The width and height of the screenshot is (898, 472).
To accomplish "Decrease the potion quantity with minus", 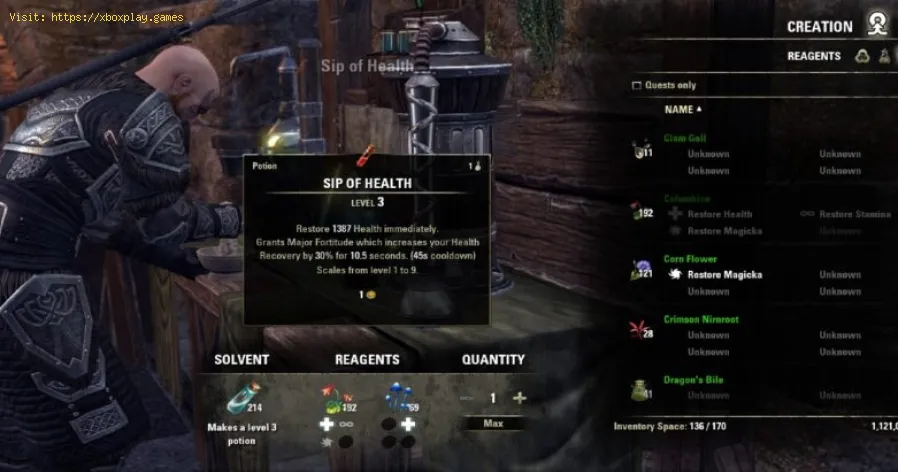I will (x=466, y=398).
